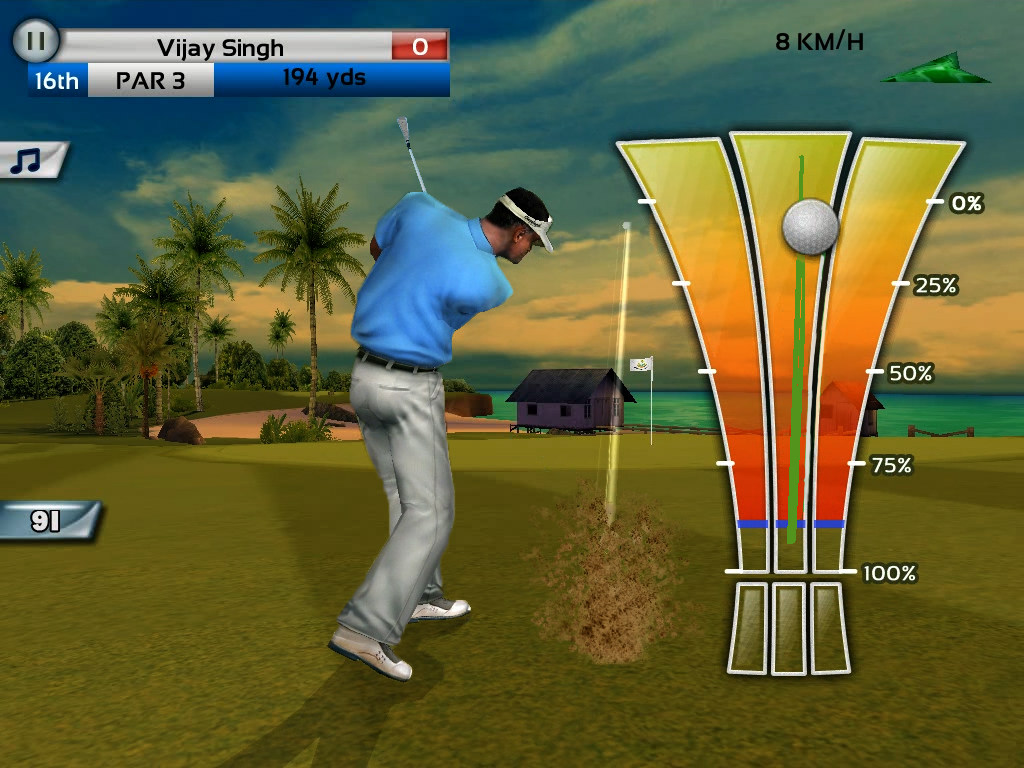Toggle the music note button
Image resolution: width=1024 pixels, height=768 pixels.
pyautogui.click(x=30, y=160)
